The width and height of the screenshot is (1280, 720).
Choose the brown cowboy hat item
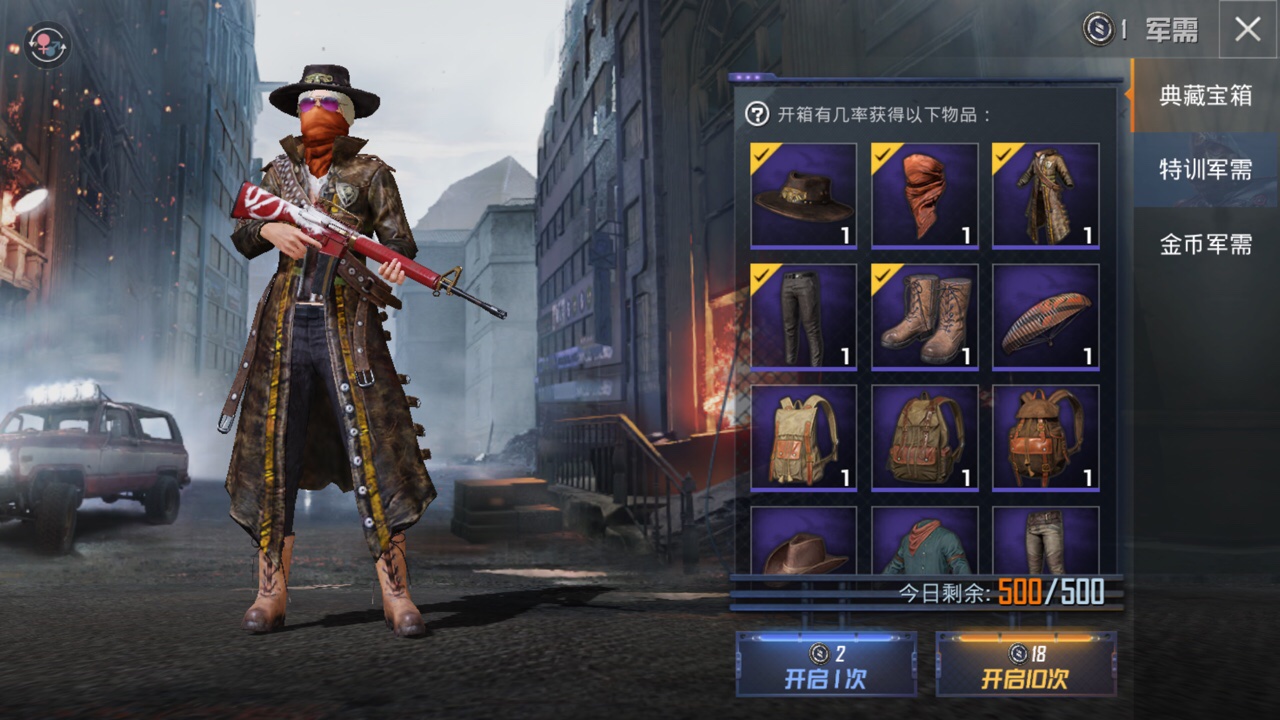click(x=804, y=542)
